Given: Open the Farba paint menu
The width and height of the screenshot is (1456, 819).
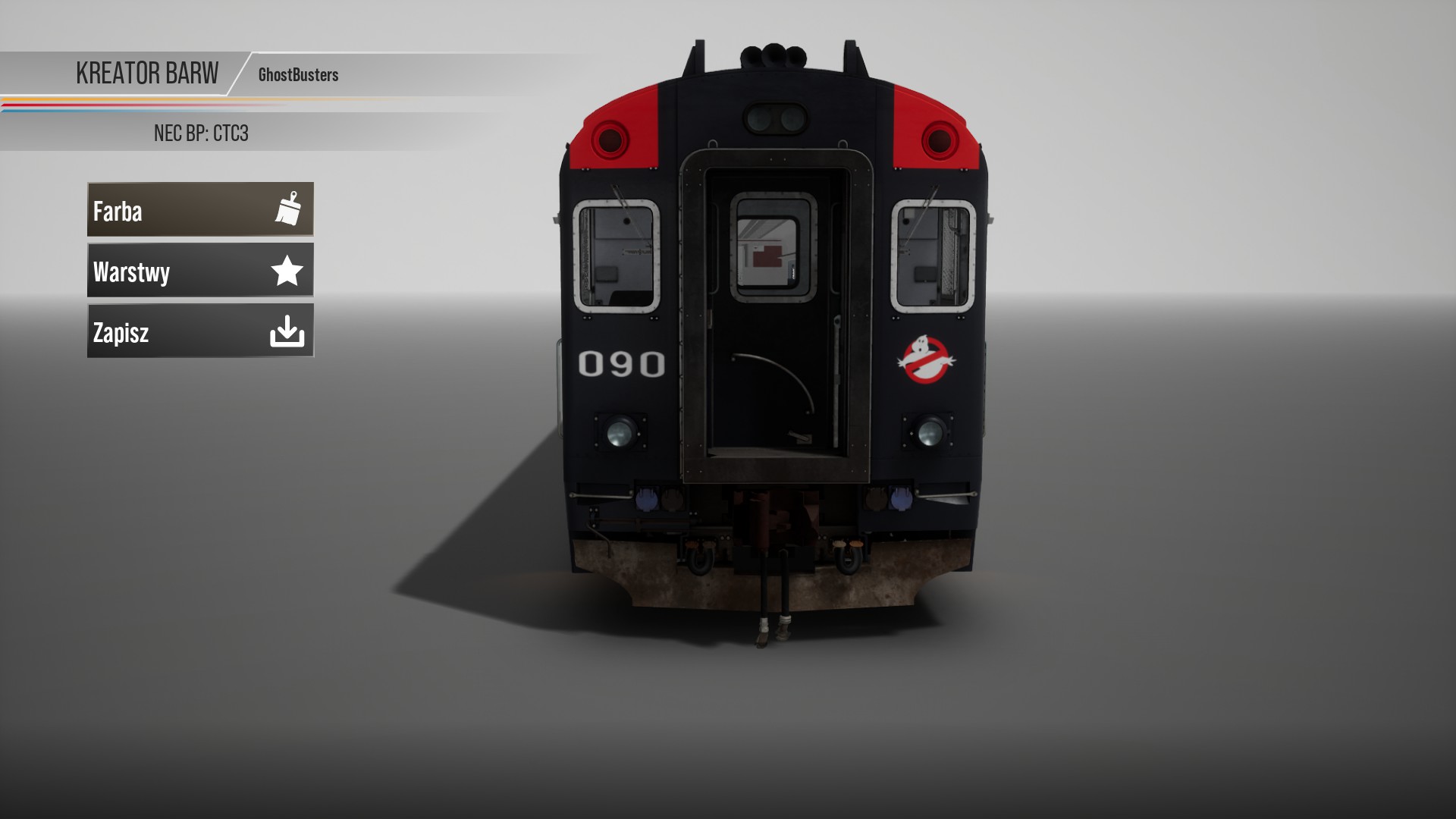Looking at the screenshot, I should tap(200, 209).
